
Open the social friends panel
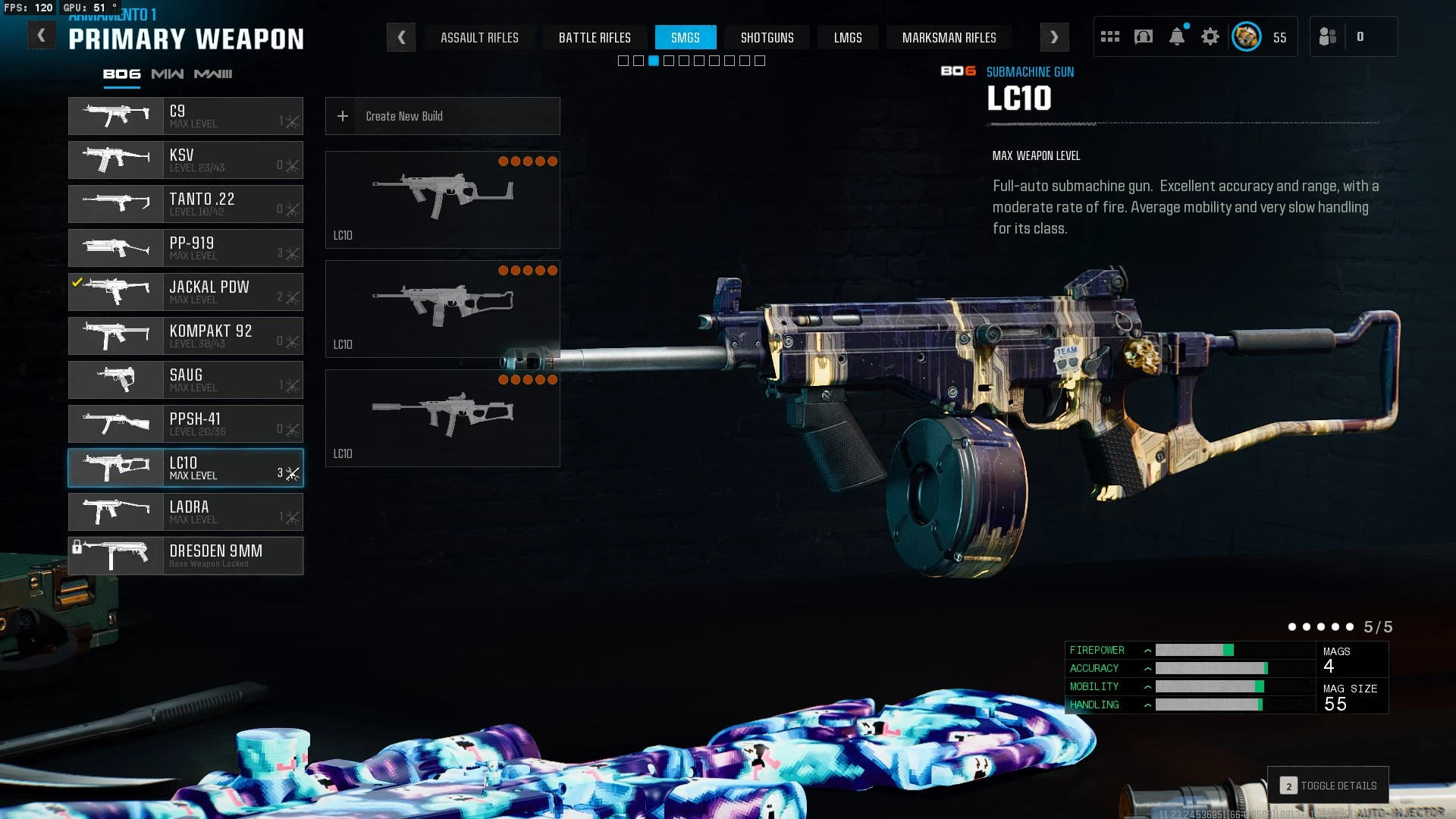click(1327, 36)
